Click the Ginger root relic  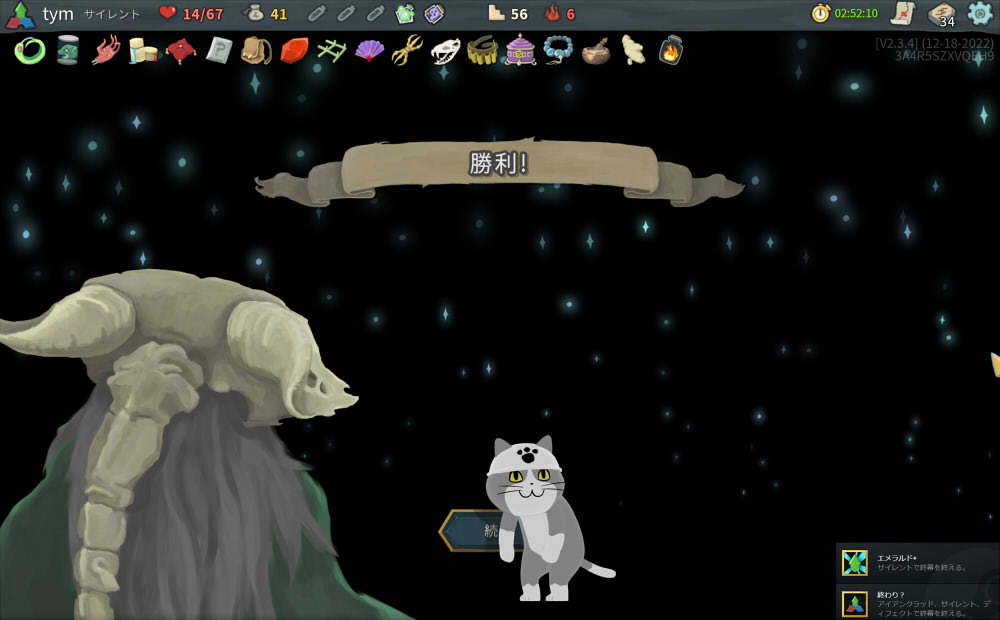(x=633, y=50)
